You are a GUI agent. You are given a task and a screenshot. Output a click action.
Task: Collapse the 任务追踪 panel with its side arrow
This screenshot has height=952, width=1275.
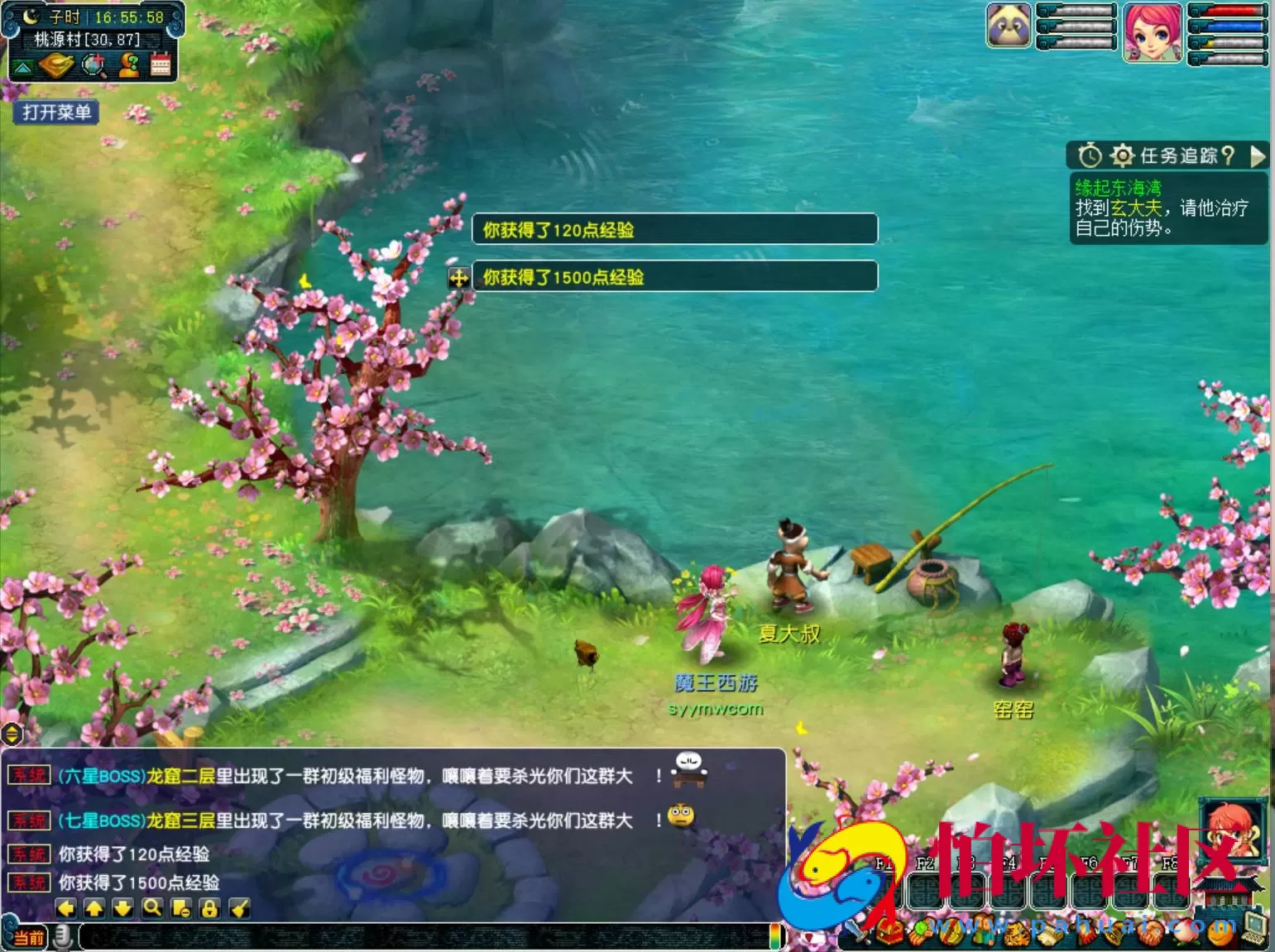click(1258, 155)
